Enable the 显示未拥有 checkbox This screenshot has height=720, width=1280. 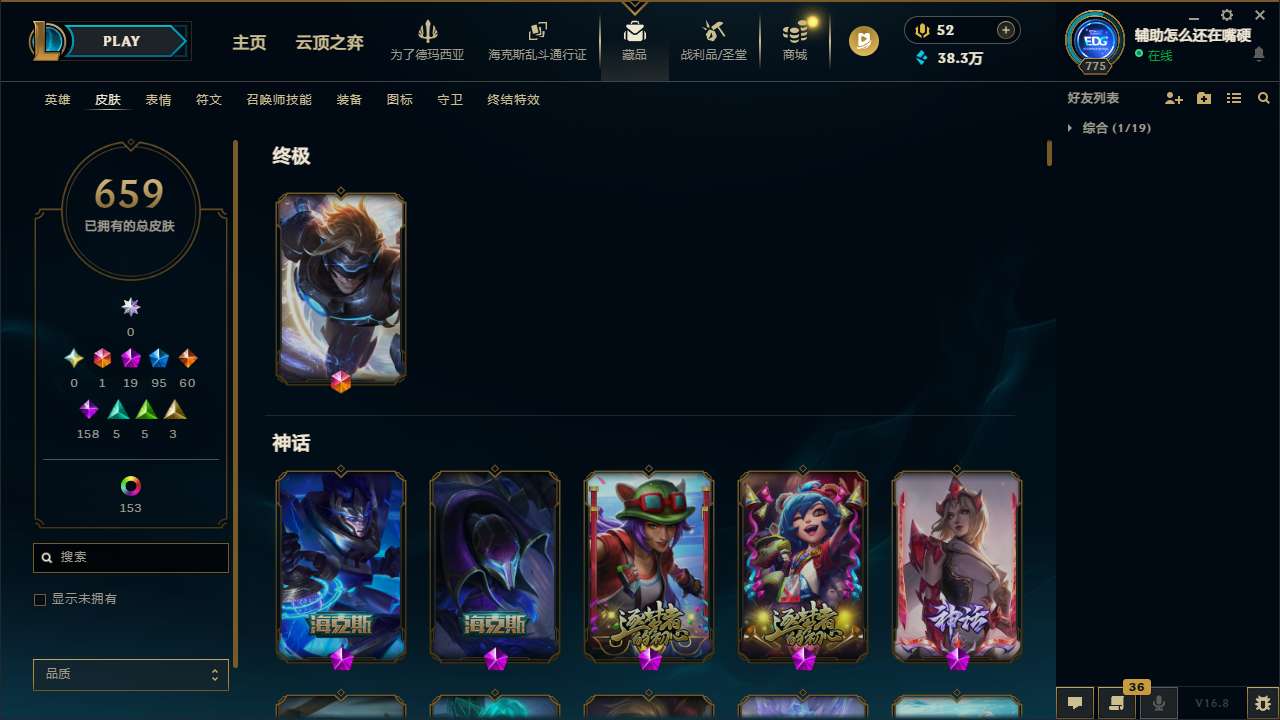(x=40, y=599)
